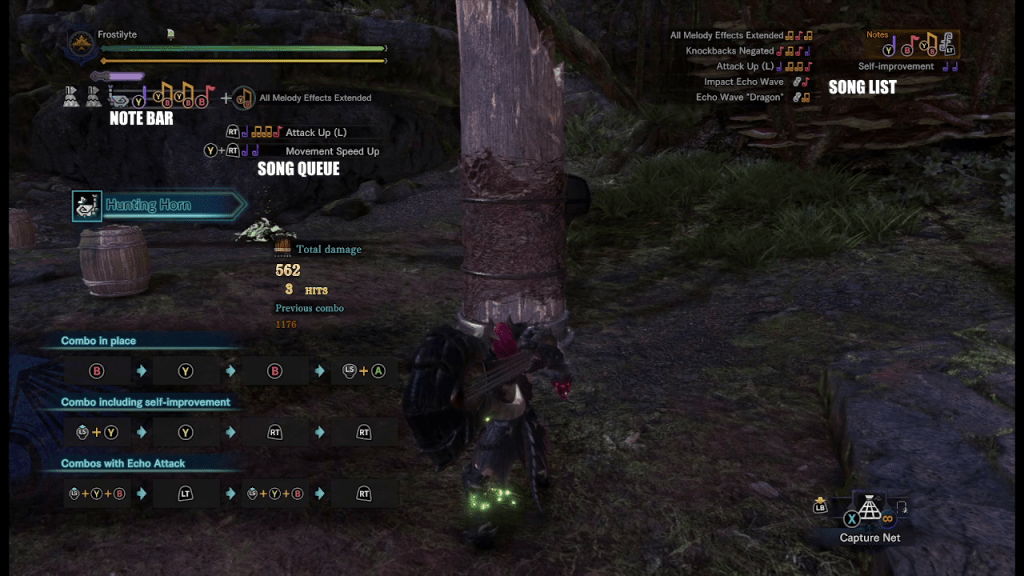
Task: Select the Capture Net item icon
Action: (x=869, y=510)
